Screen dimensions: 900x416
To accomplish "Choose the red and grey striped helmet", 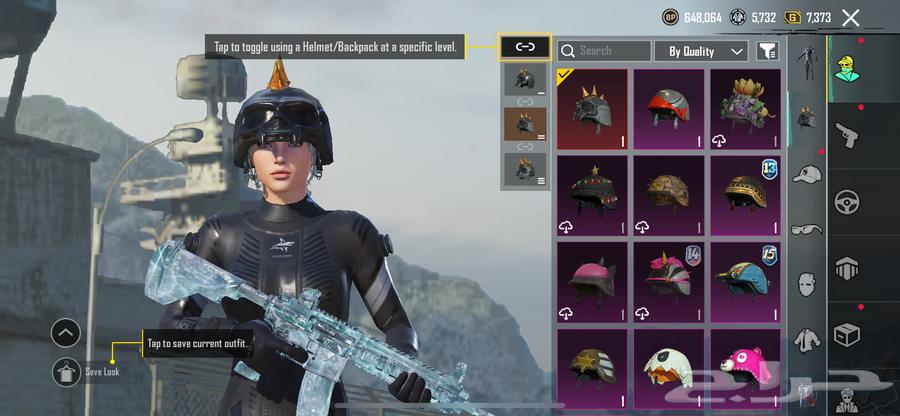I will [x=669, y=110].
